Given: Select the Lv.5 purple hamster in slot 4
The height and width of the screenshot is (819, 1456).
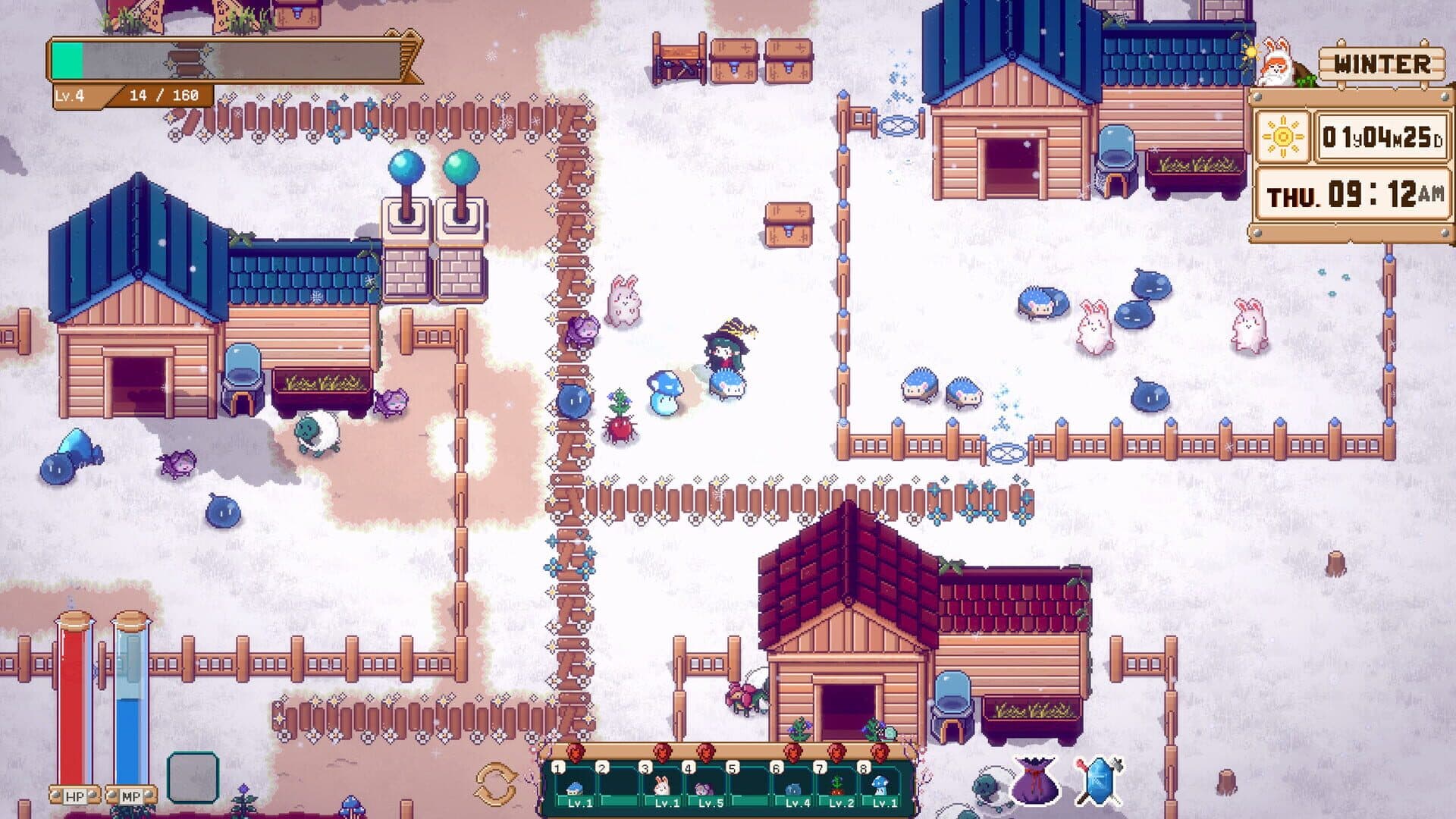Looking at the screenshot, I should click(x=705, y=789).
